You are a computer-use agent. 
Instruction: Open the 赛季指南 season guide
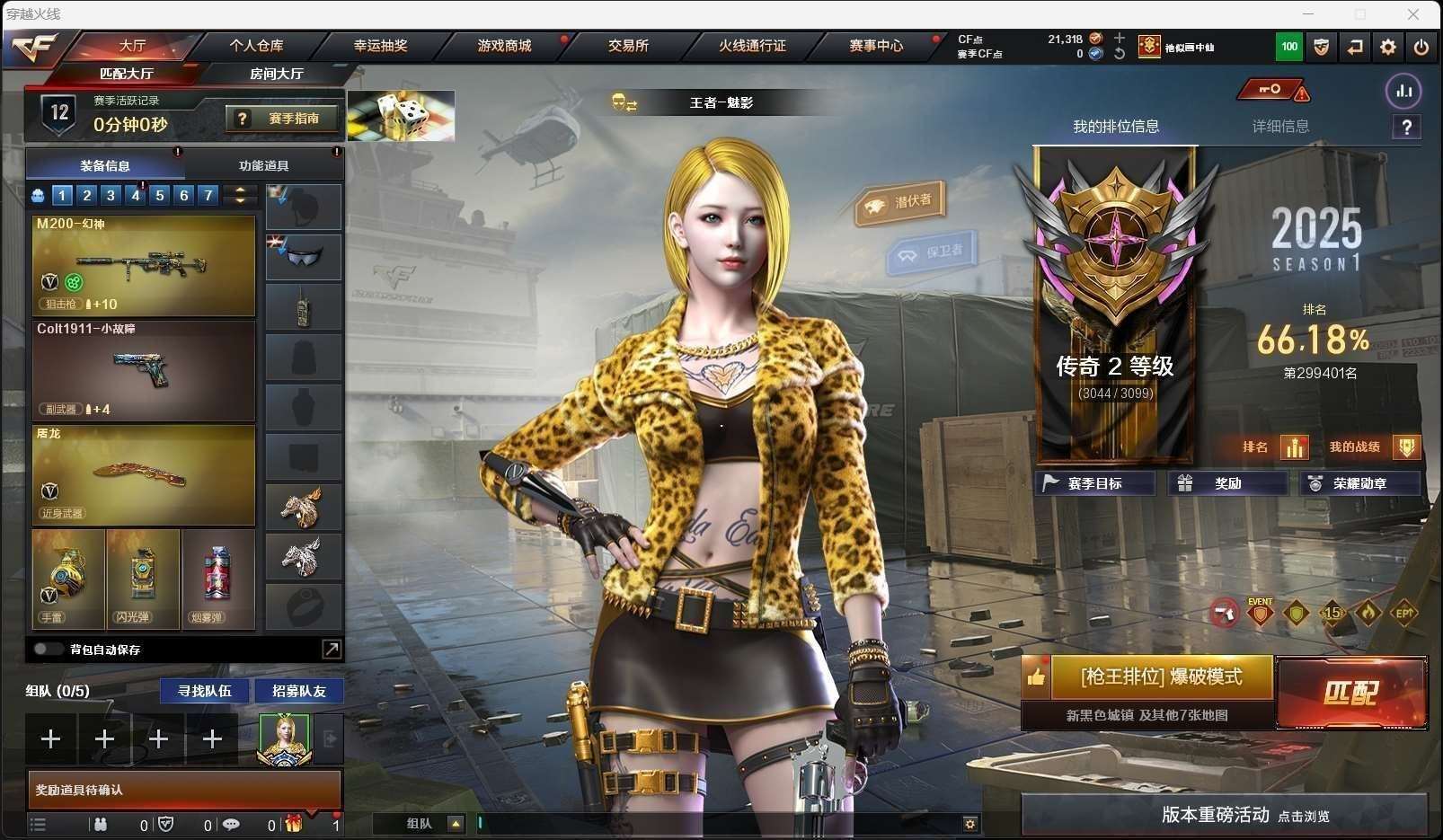click(x=284, y=119)
